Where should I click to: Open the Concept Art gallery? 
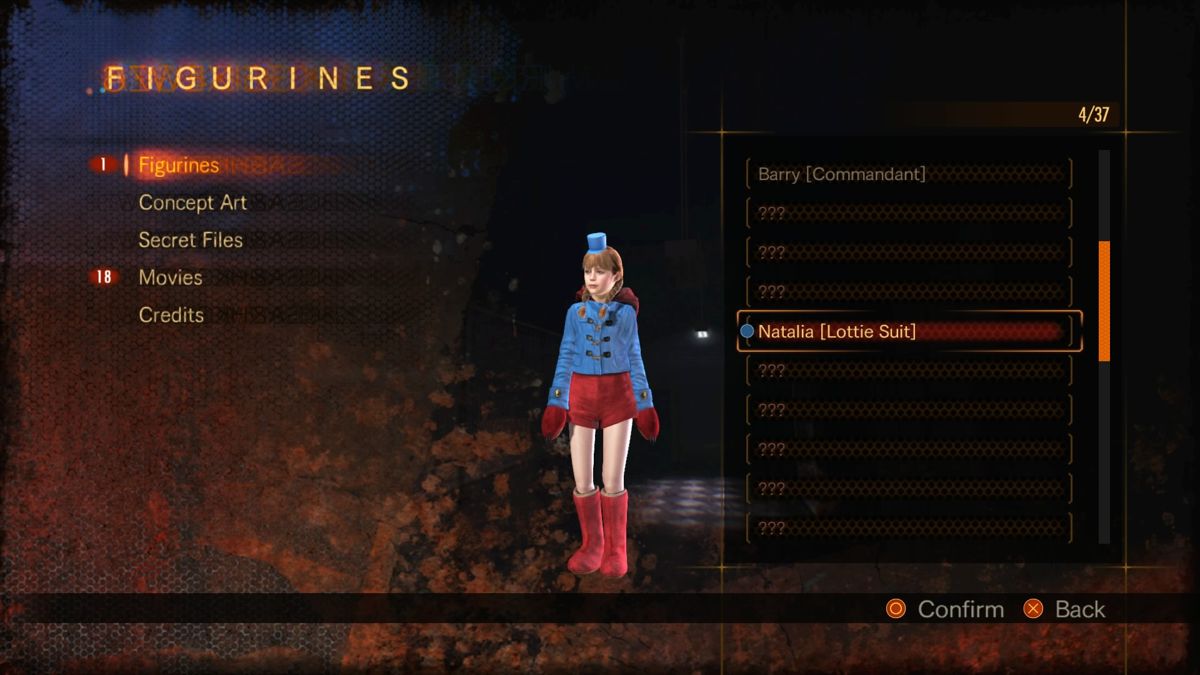click(x=192, y=203)
